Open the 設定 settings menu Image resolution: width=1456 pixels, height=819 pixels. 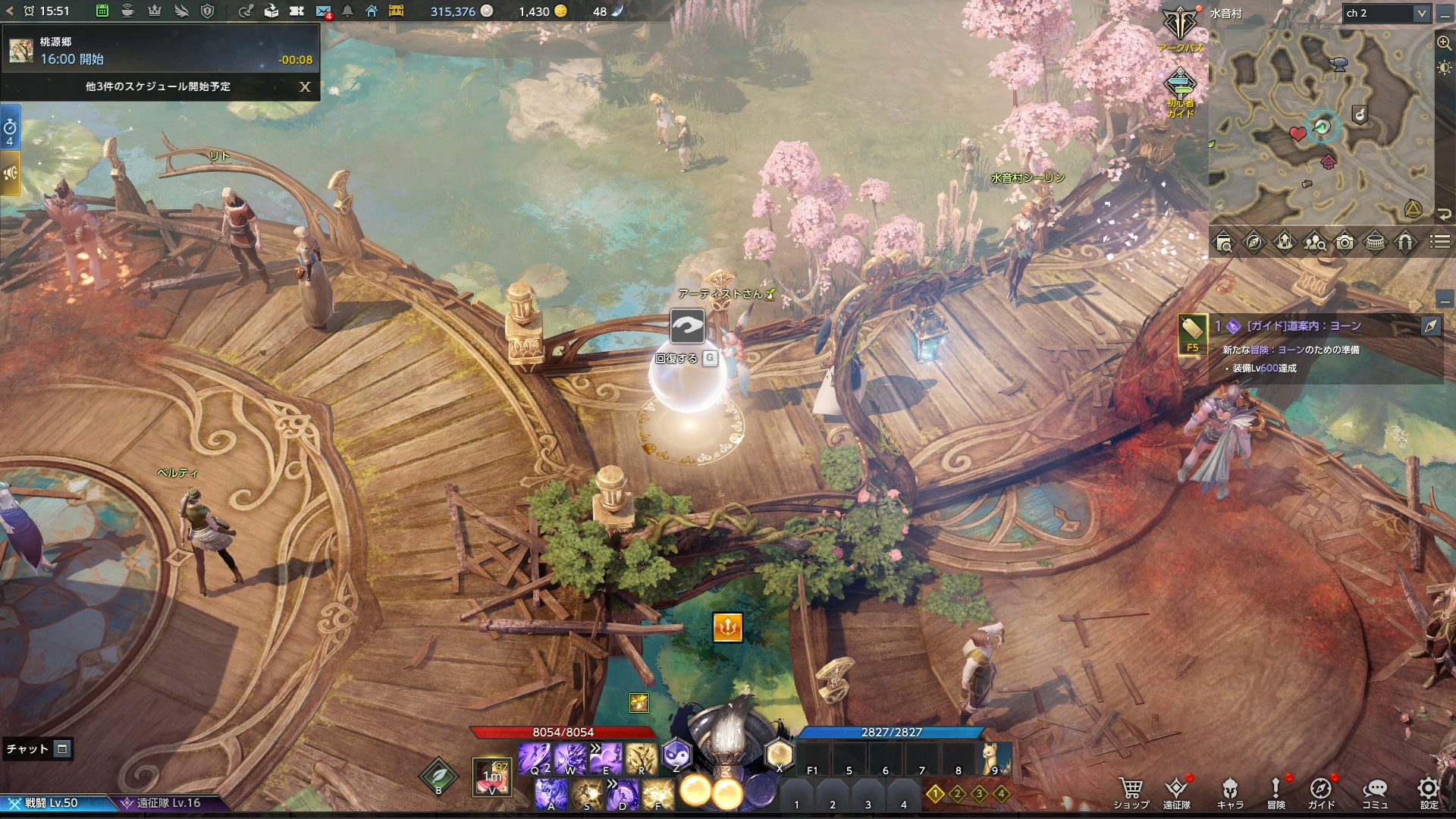tap(1429, 793)
